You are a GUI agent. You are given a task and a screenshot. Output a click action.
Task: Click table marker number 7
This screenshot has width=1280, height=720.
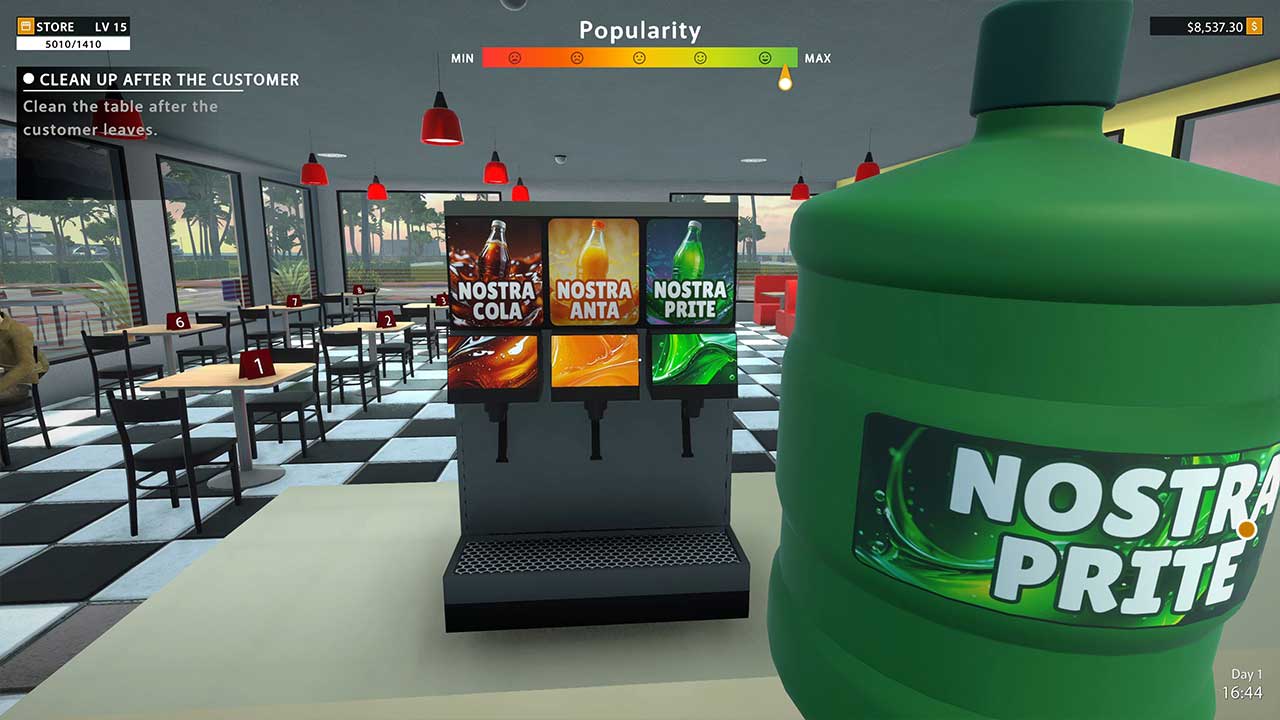point(294,302)
